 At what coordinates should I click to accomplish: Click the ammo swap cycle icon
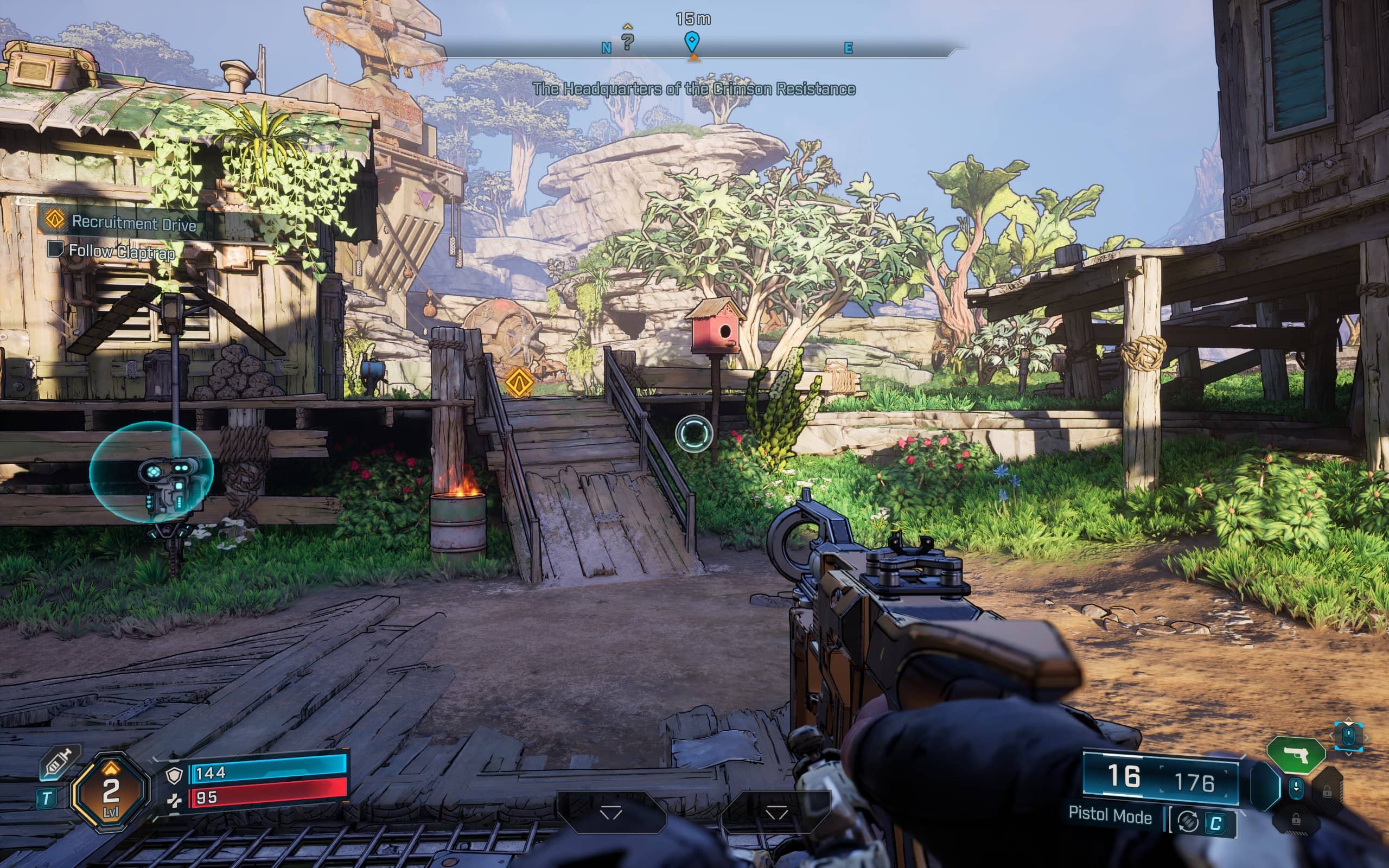[x=1187, y=822]
